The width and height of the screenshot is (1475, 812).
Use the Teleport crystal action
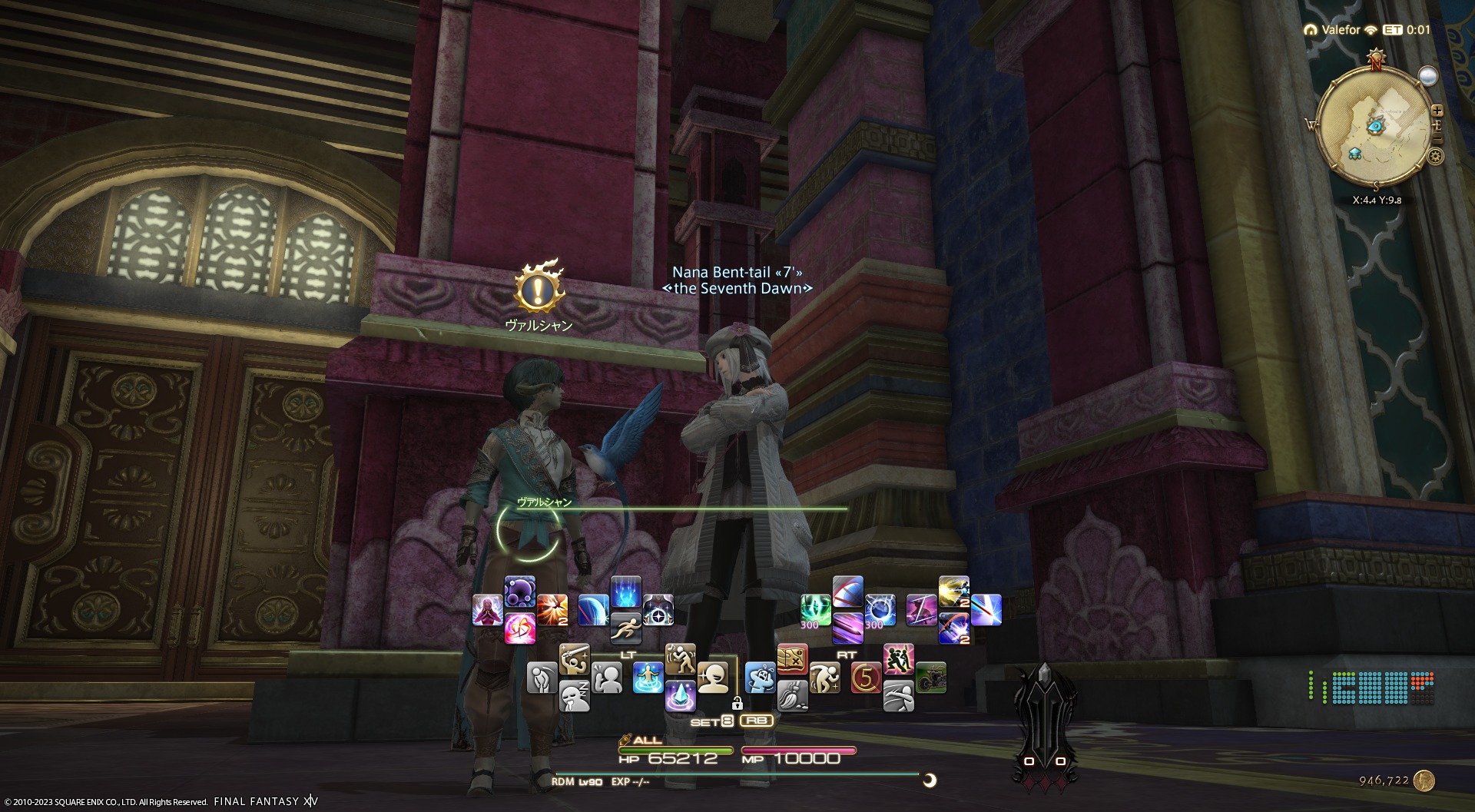[680, 695]
